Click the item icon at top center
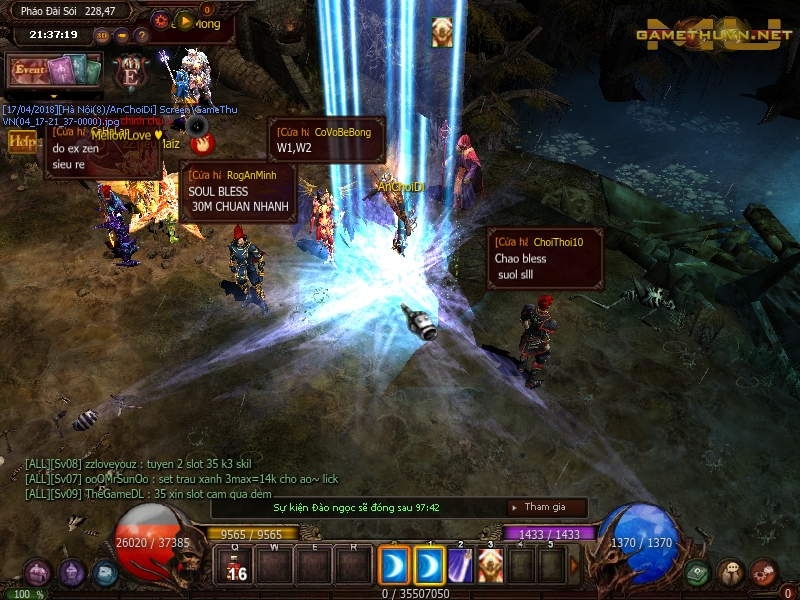 tap(442, 32)
